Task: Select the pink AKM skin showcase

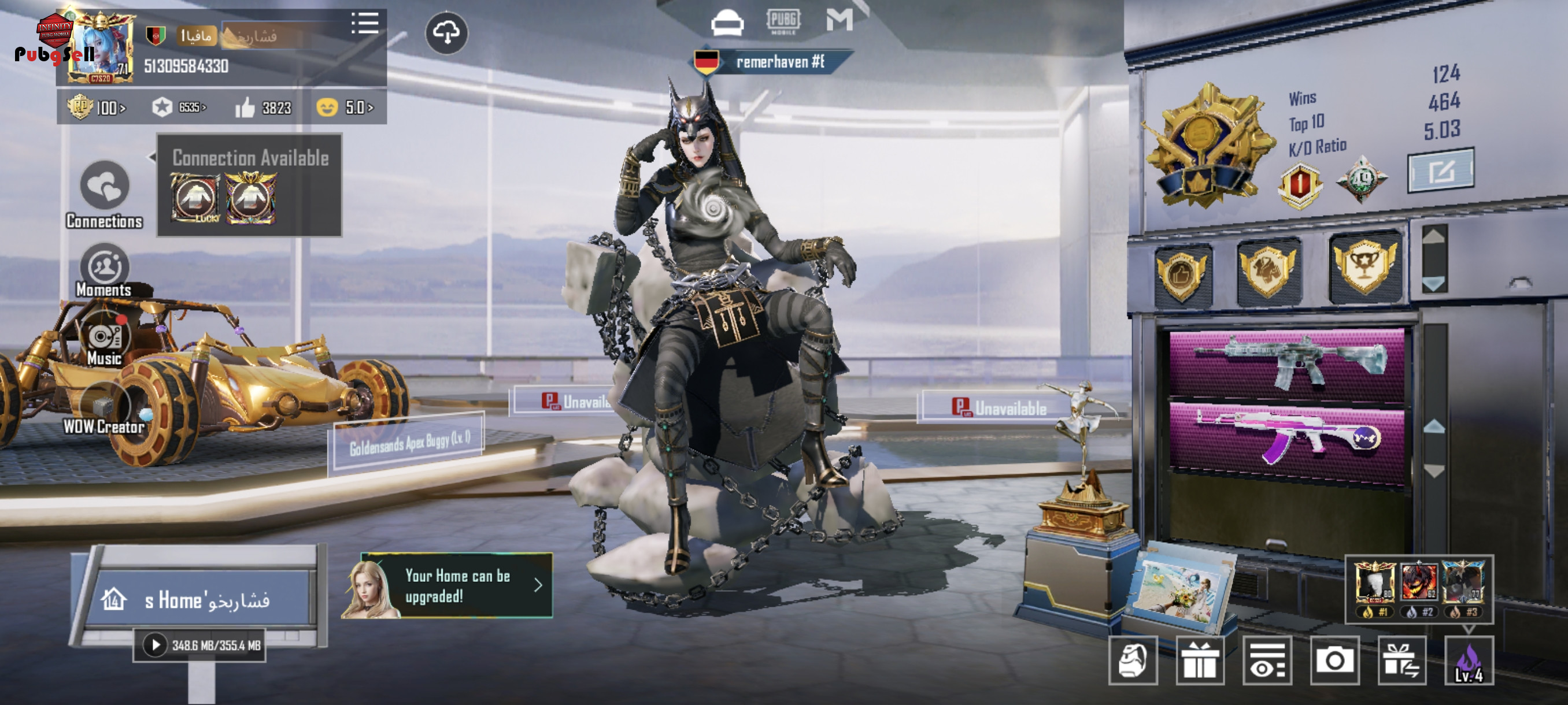Action: click(x=1286, y=436)
